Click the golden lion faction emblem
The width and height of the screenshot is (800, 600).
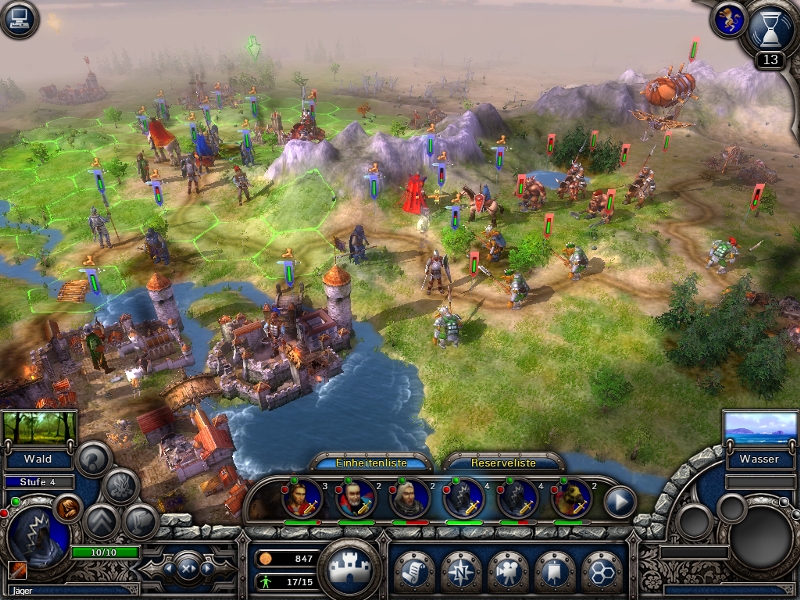(x=727, y=18)
